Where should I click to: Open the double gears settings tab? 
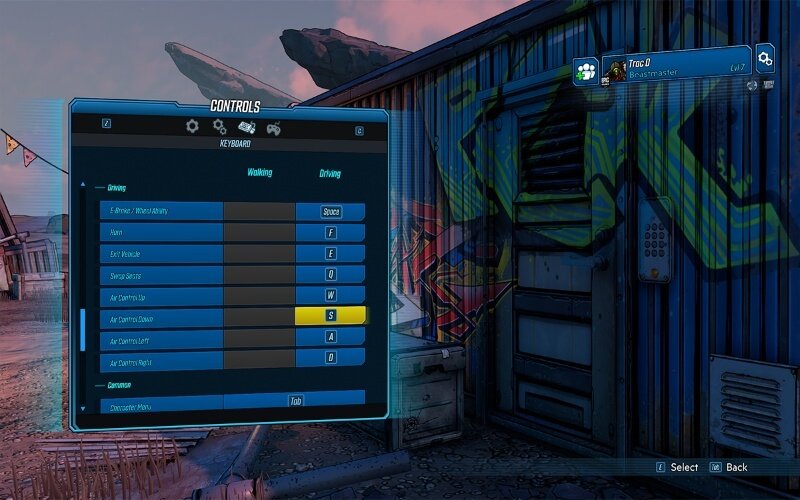tap(219, 127)
